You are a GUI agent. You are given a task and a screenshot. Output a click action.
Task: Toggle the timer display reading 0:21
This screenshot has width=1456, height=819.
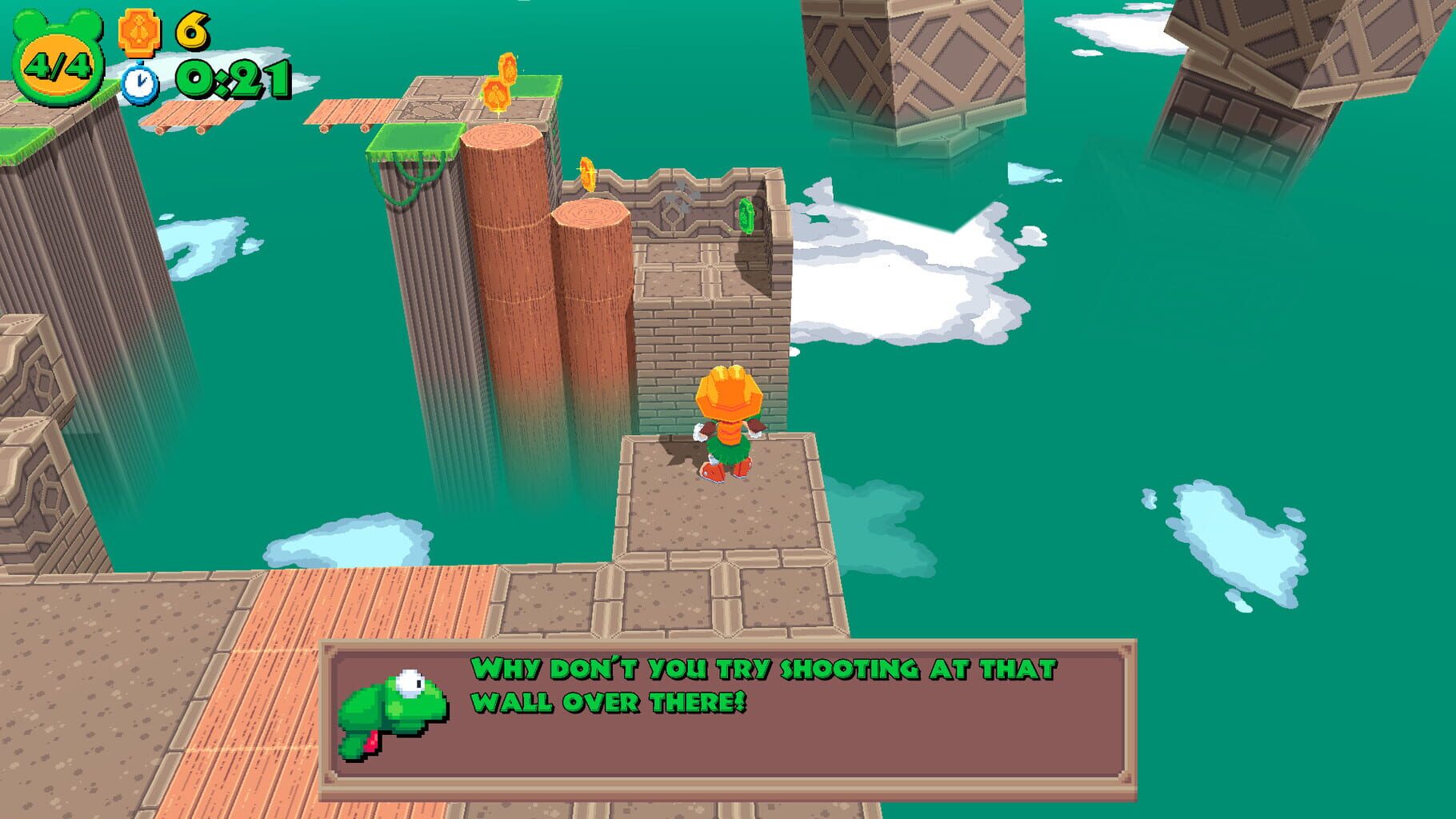click(232, 80)
